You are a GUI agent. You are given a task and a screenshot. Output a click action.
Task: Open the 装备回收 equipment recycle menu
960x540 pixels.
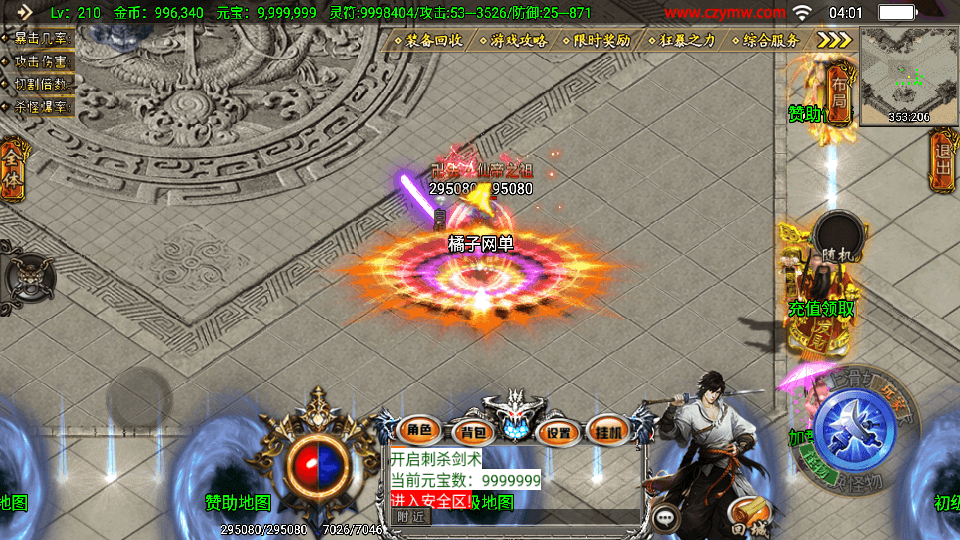(432, 41)
